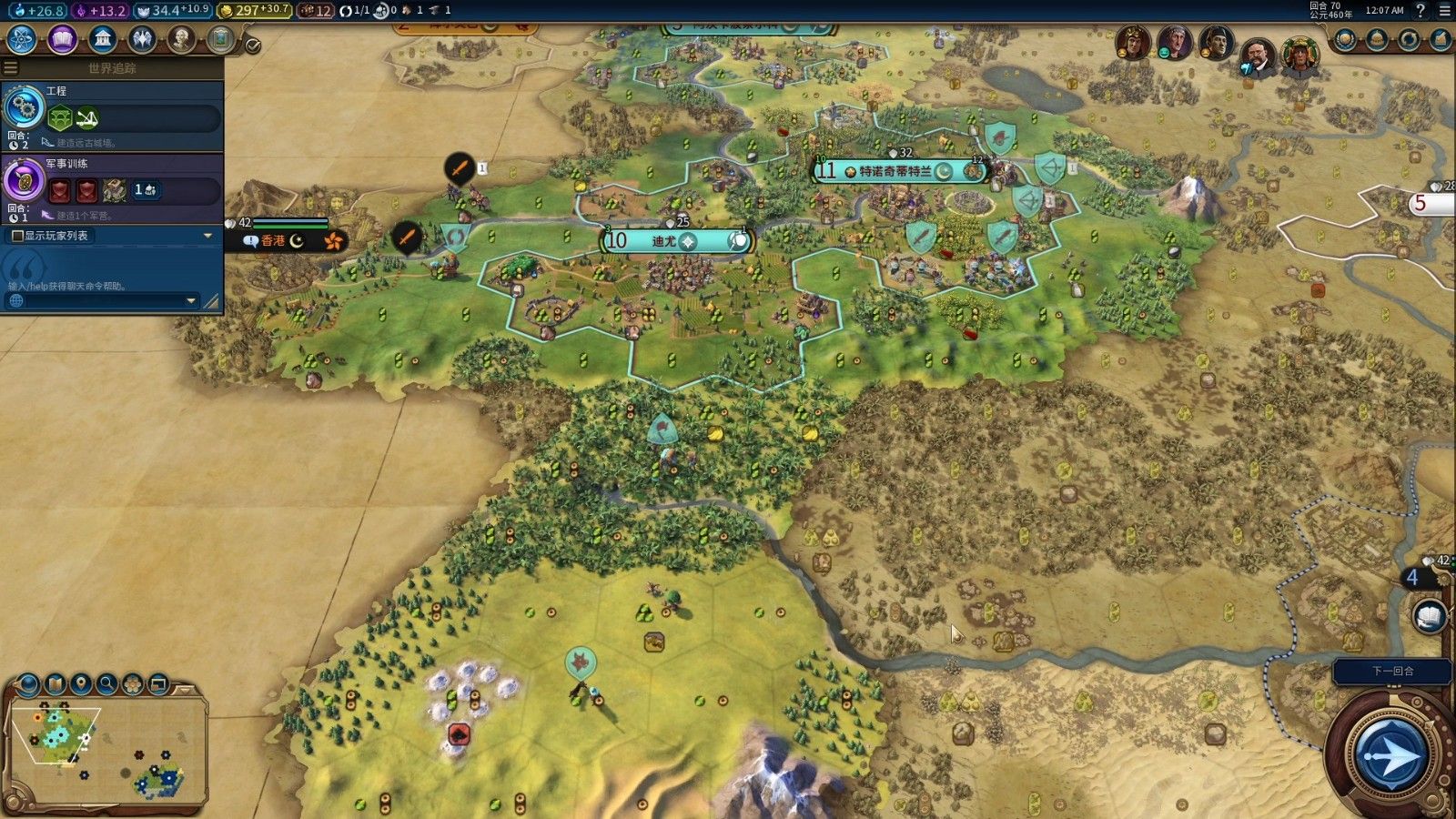Open the government building icon
This screenshot has width=1456, height=819.
click(103, 39)
